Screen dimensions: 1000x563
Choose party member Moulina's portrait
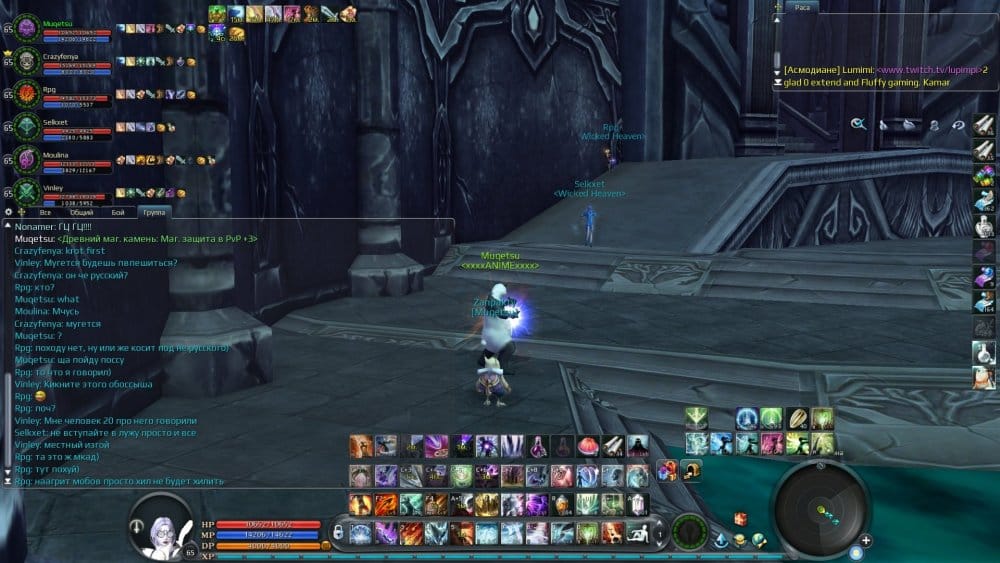(x=25, y=160)
